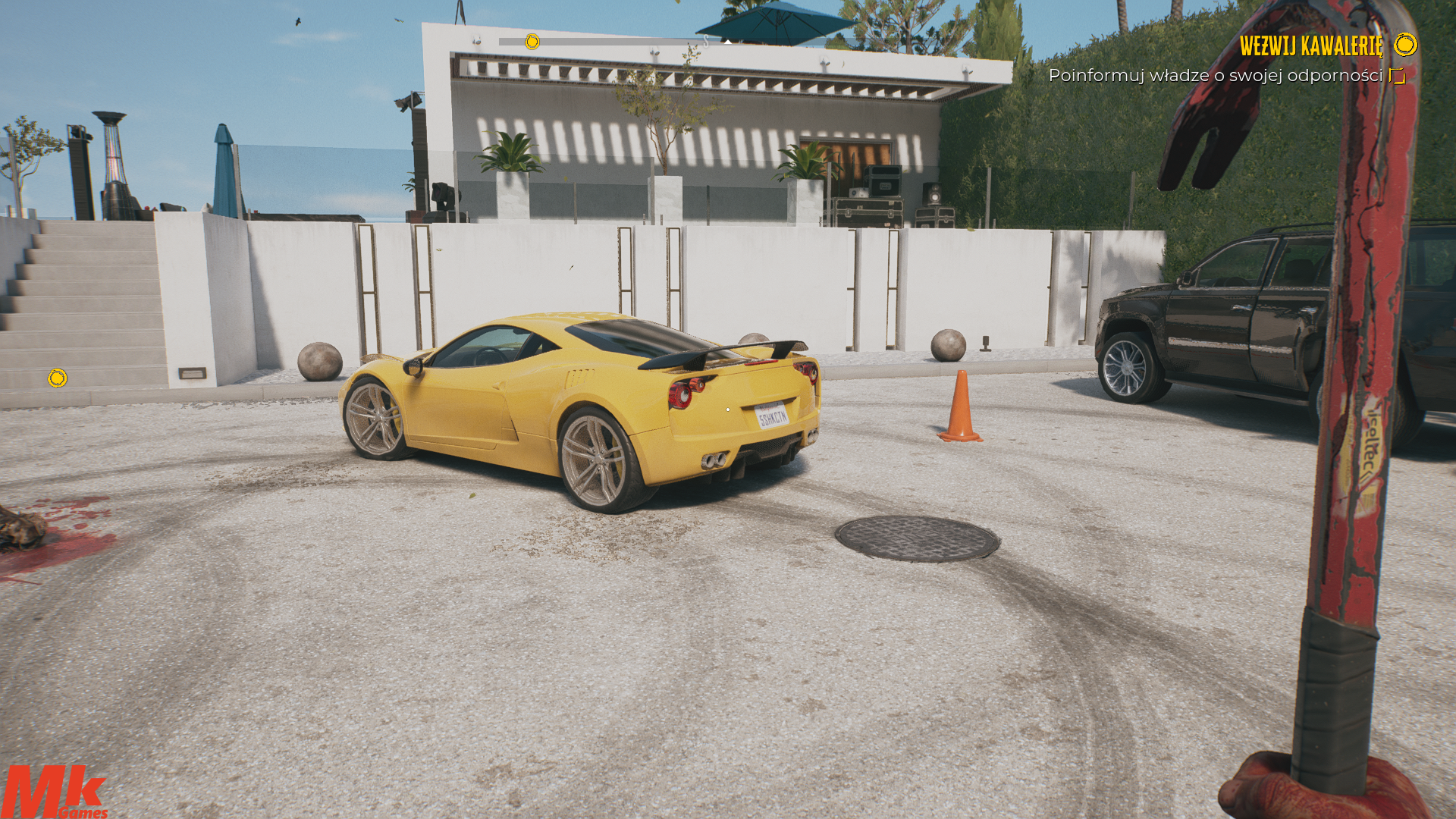
Task: Select the yellow waypoint marker near the stairs
Action: coord(58,378)
